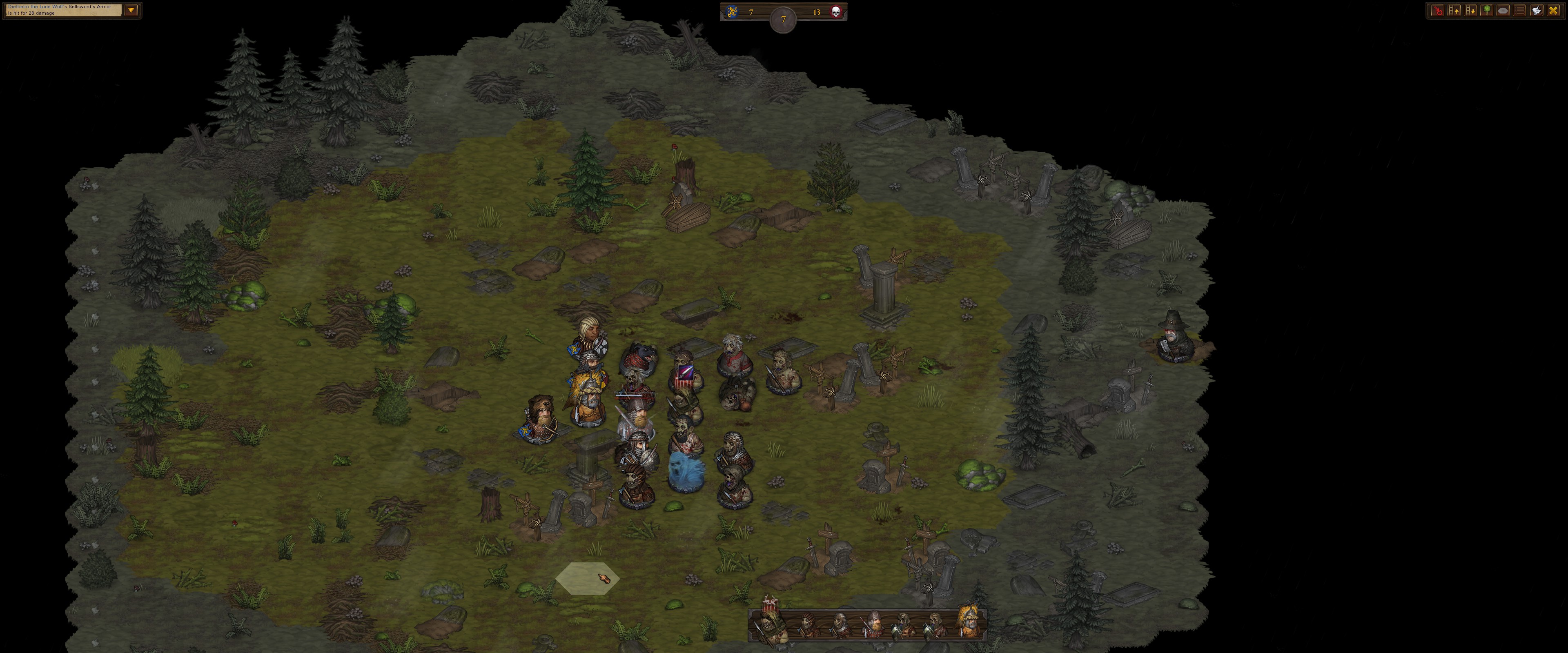The height and width of the screenshot is (653, 1568).
Task: Expand the combat log with the arrow button
Action: coord(131,10)
